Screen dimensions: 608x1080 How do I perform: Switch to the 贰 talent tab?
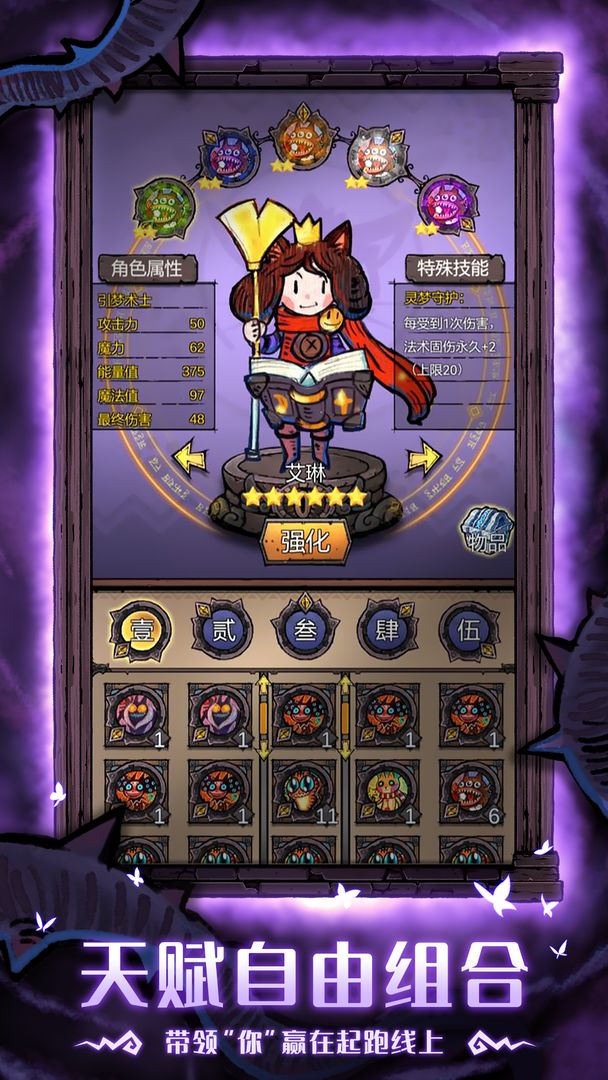(221, 629)
